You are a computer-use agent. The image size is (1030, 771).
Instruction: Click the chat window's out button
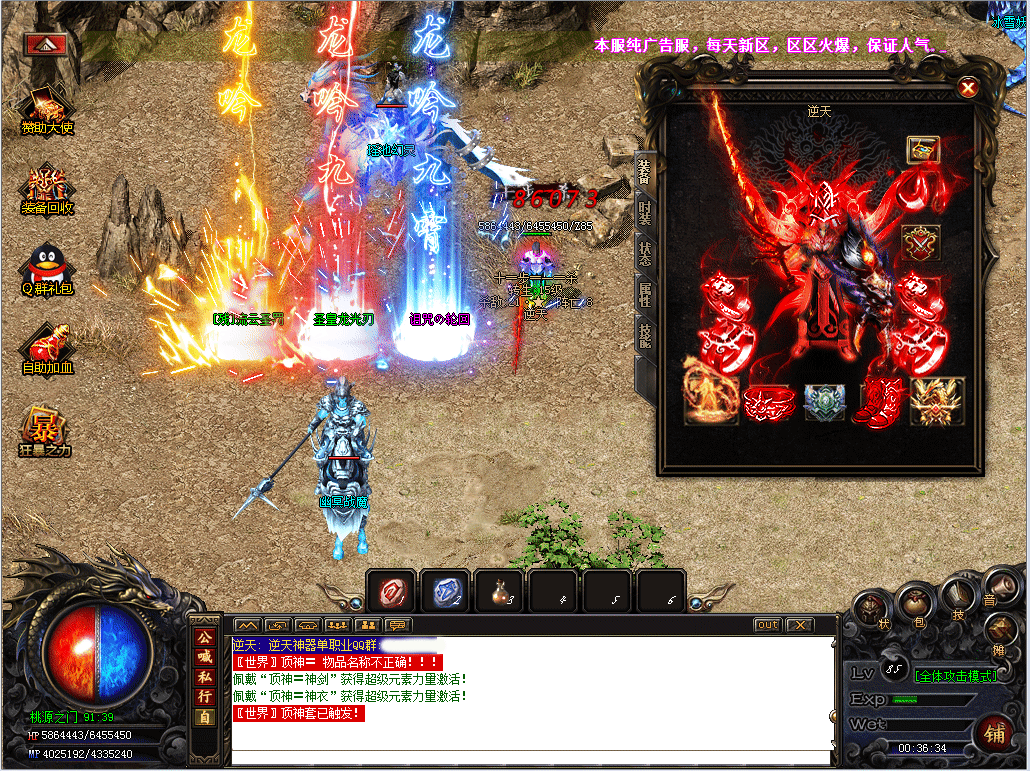[767, 625]
